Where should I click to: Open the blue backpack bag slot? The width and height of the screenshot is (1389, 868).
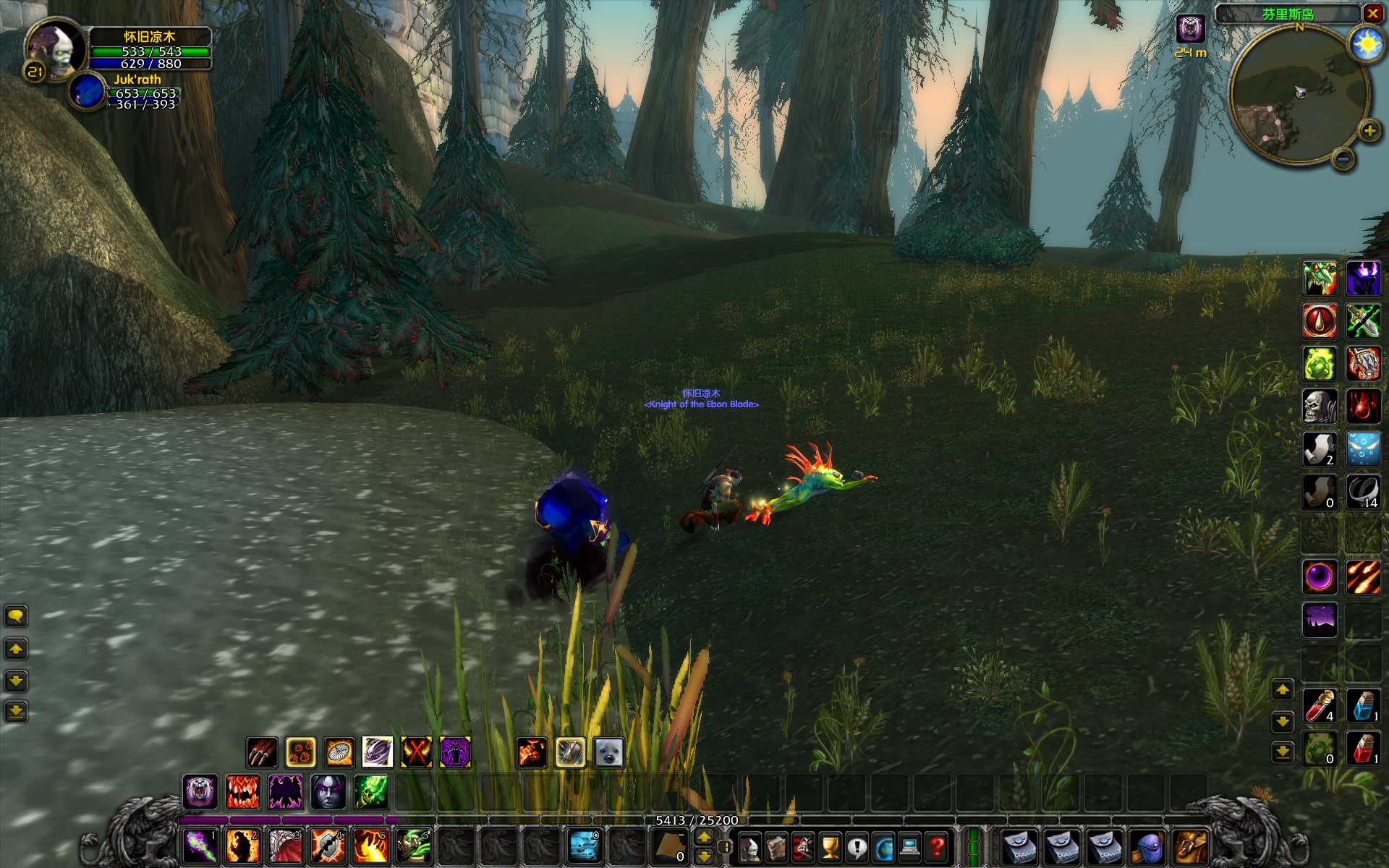click(1148, 846)
